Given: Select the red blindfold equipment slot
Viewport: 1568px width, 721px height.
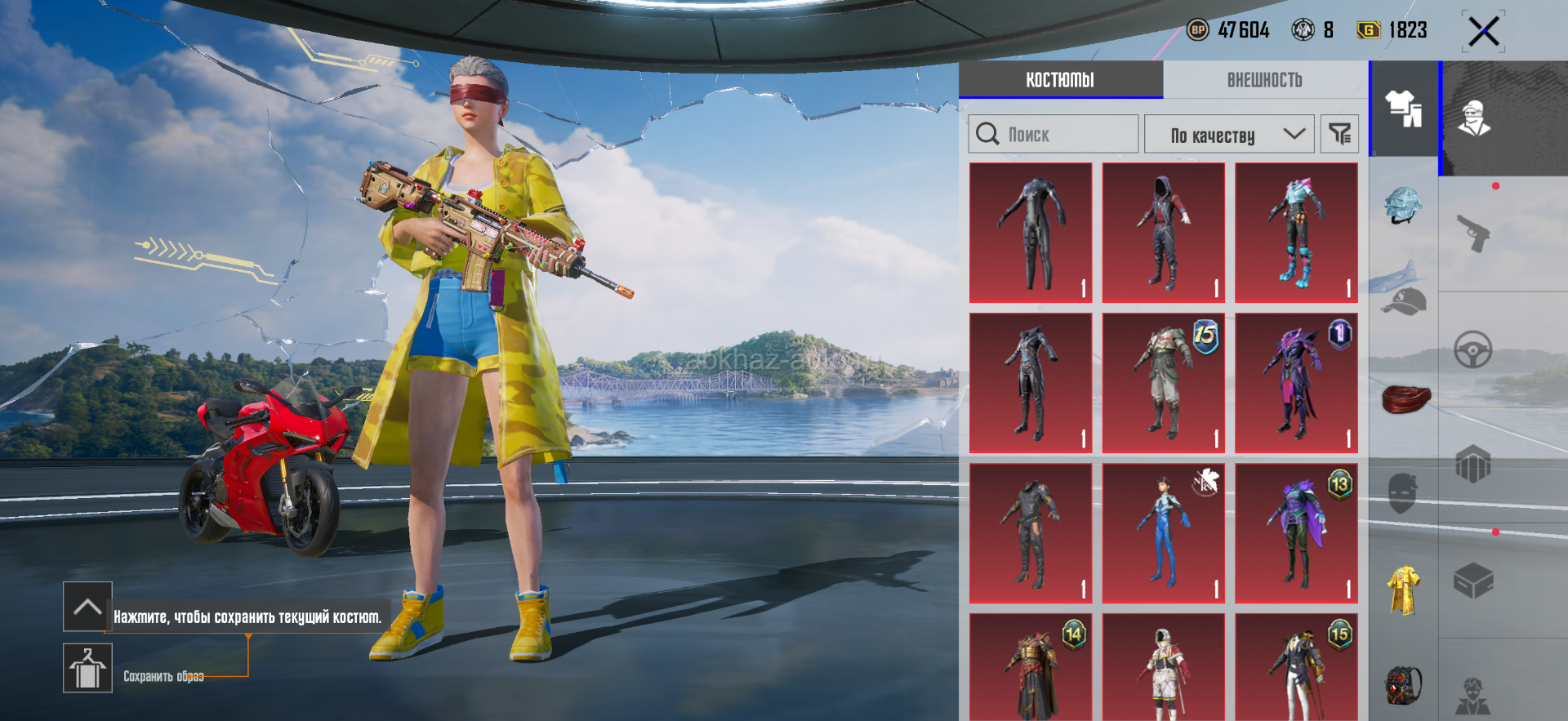Looking at the screenshot, I should (x=1405, y=399).
